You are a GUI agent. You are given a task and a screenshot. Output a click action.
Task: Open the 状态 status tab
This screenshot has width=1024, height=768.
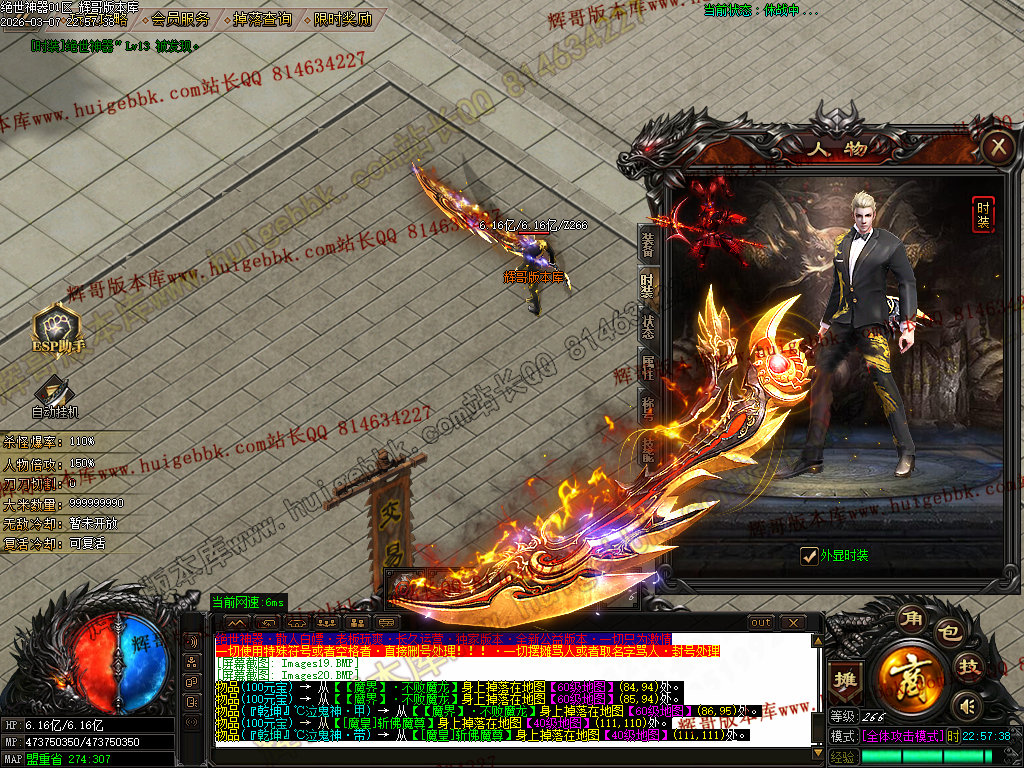(648, 327)
